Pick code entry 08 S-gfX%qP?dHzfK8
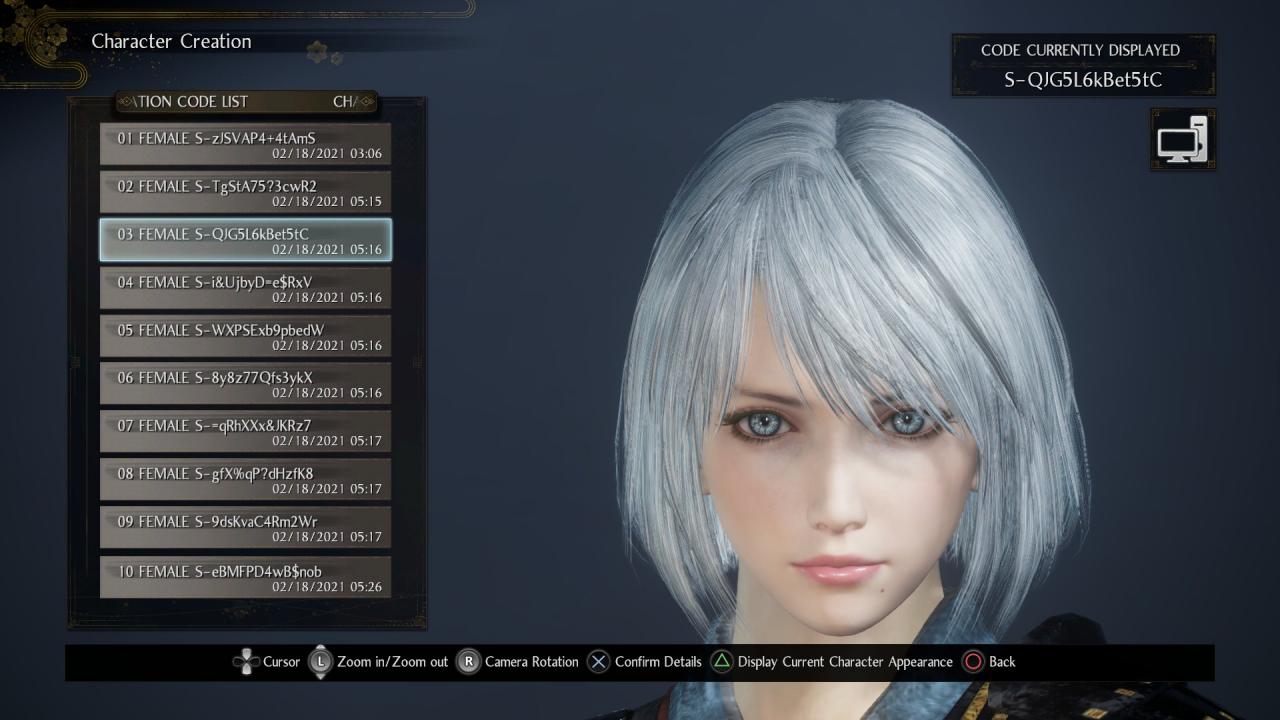The width and height of the screenshot is (1280, 720). click(x=245, y=480)
